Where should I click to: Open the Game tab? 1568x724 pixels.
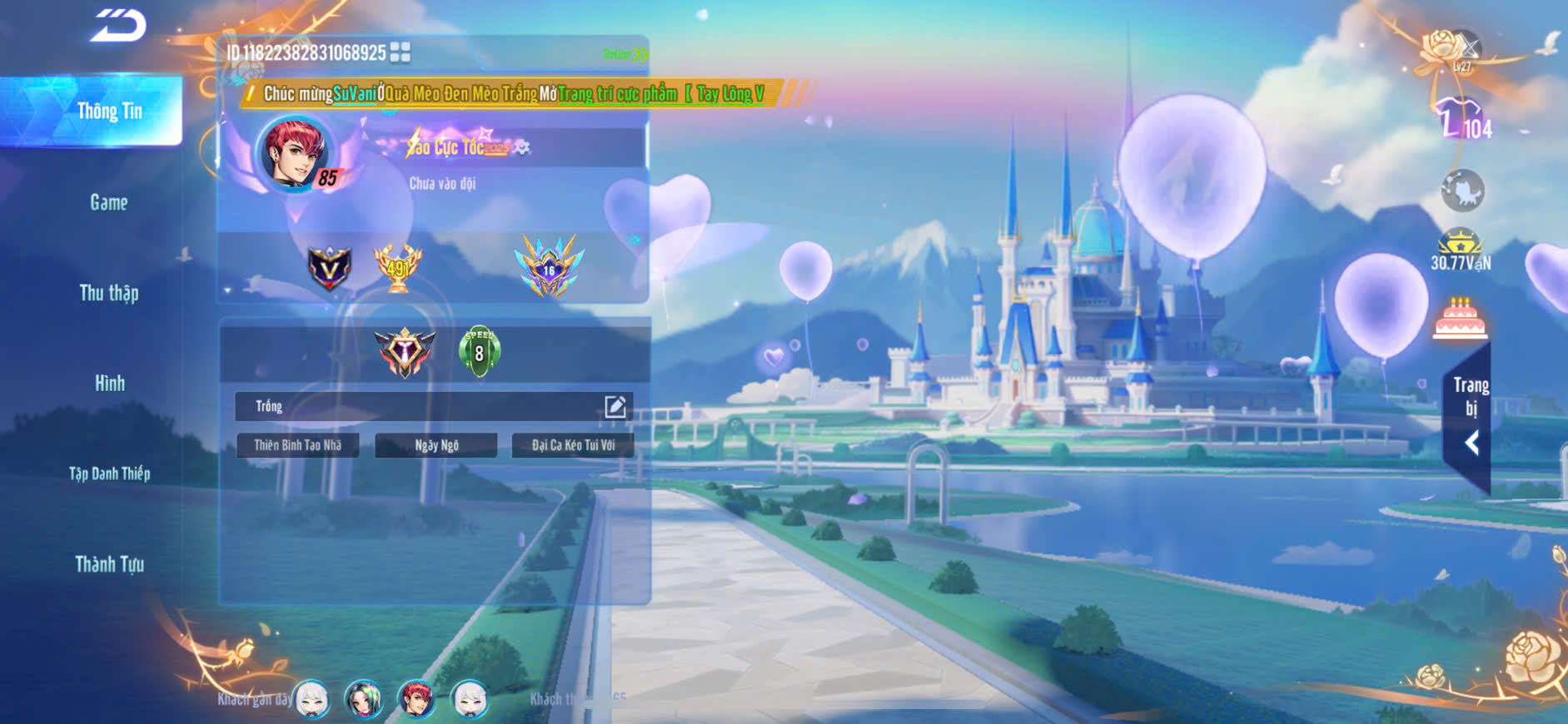tap(109, 202)
